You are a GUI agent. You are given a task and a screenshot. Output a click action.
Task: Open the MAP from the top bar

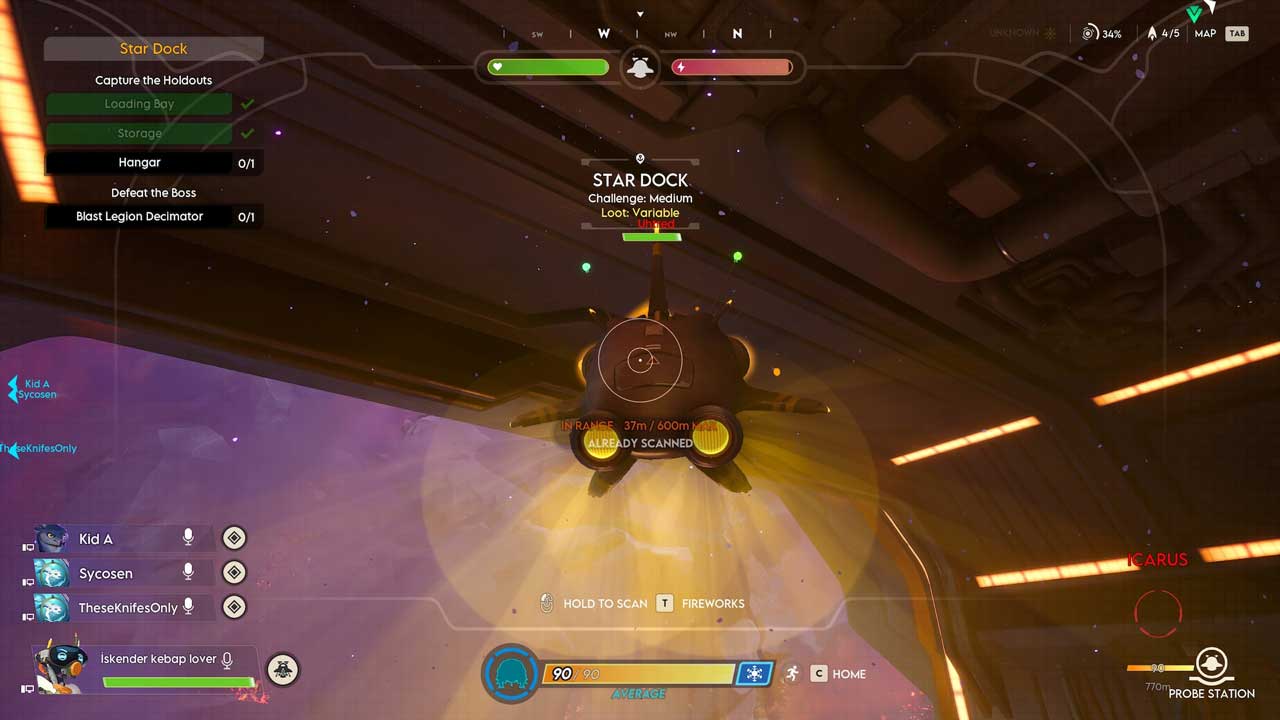click(1206, 34)
